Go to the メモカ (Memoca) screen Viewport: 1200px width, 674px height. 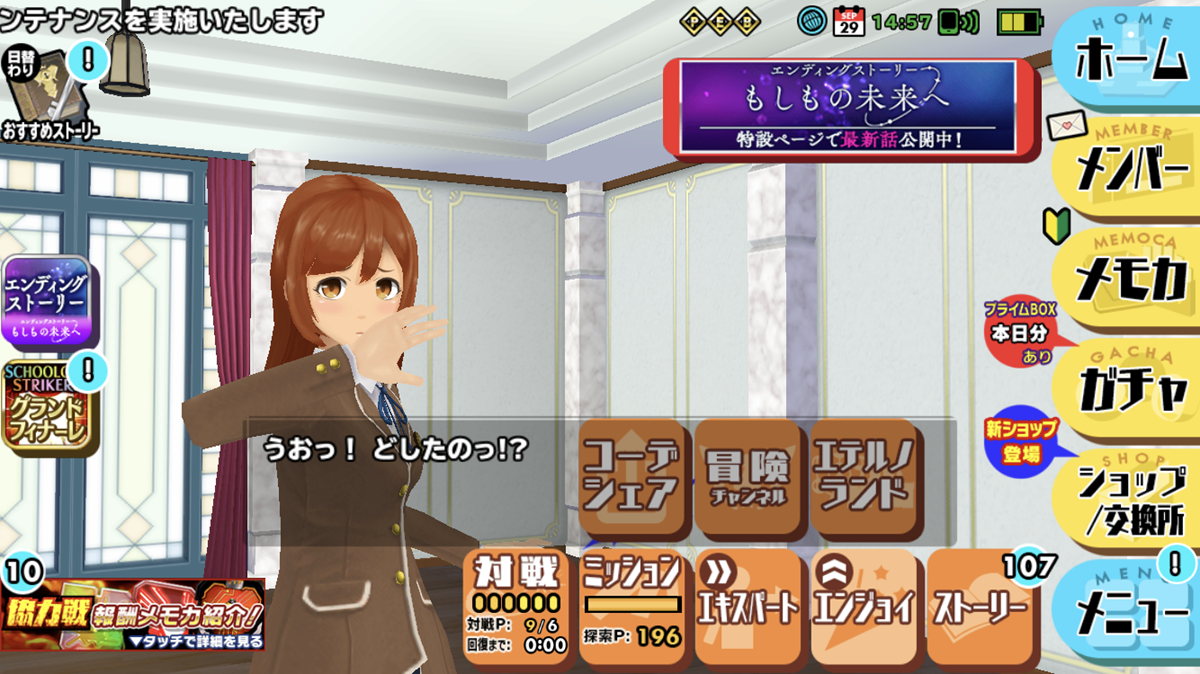[x=1130, y=280]
